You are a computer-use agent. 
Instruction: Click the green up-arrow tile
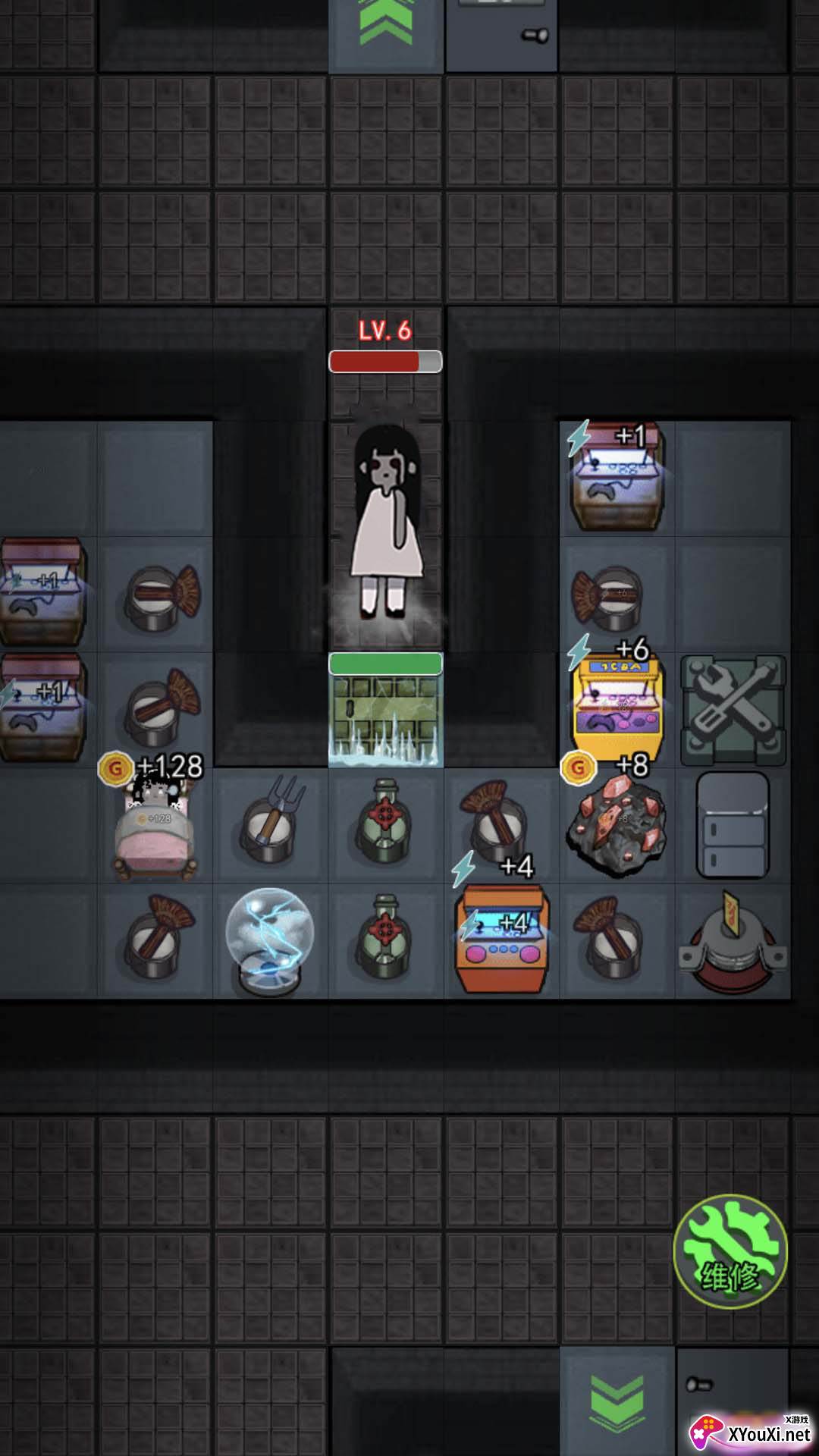pos(386,30)
